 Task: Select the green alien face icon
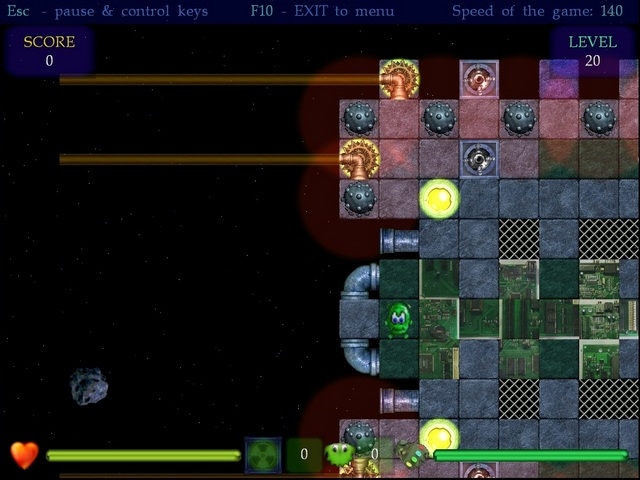click(x=340, y=455)
